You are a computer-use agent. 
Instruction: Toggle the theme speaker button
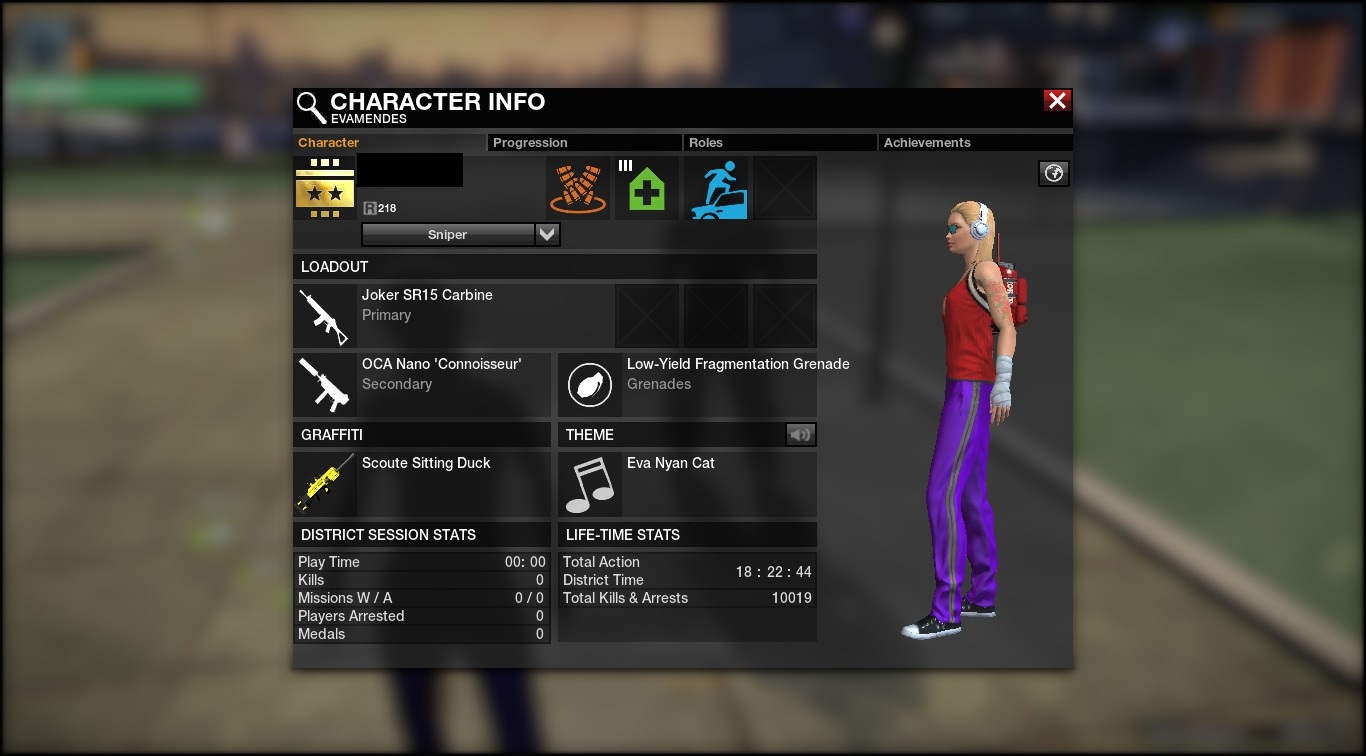[x=800, y=434]
